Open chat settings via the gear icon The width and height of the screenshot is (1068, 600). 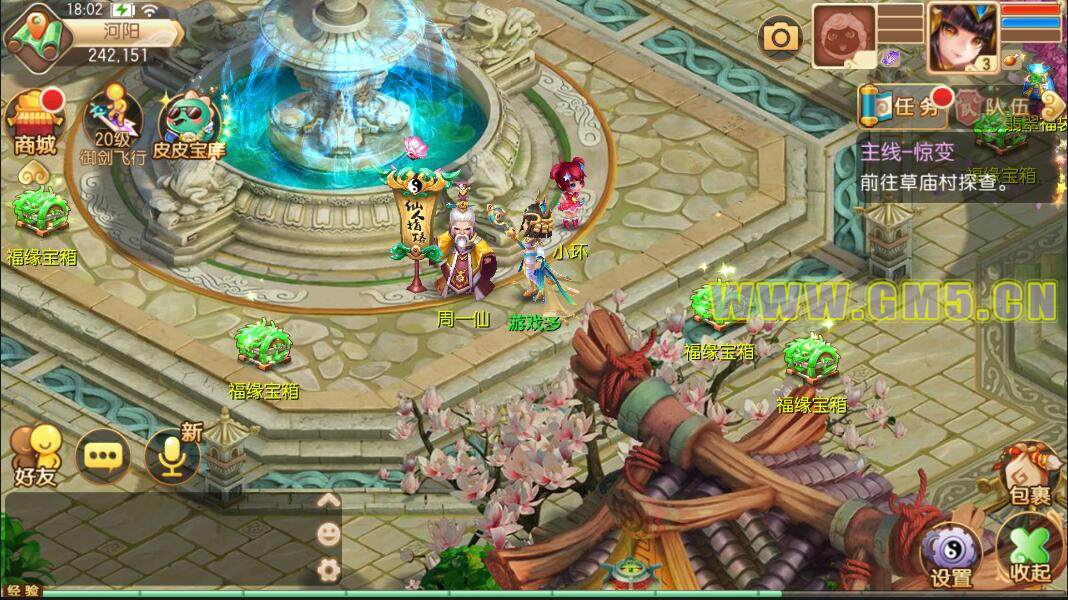[x=327, y=569]
